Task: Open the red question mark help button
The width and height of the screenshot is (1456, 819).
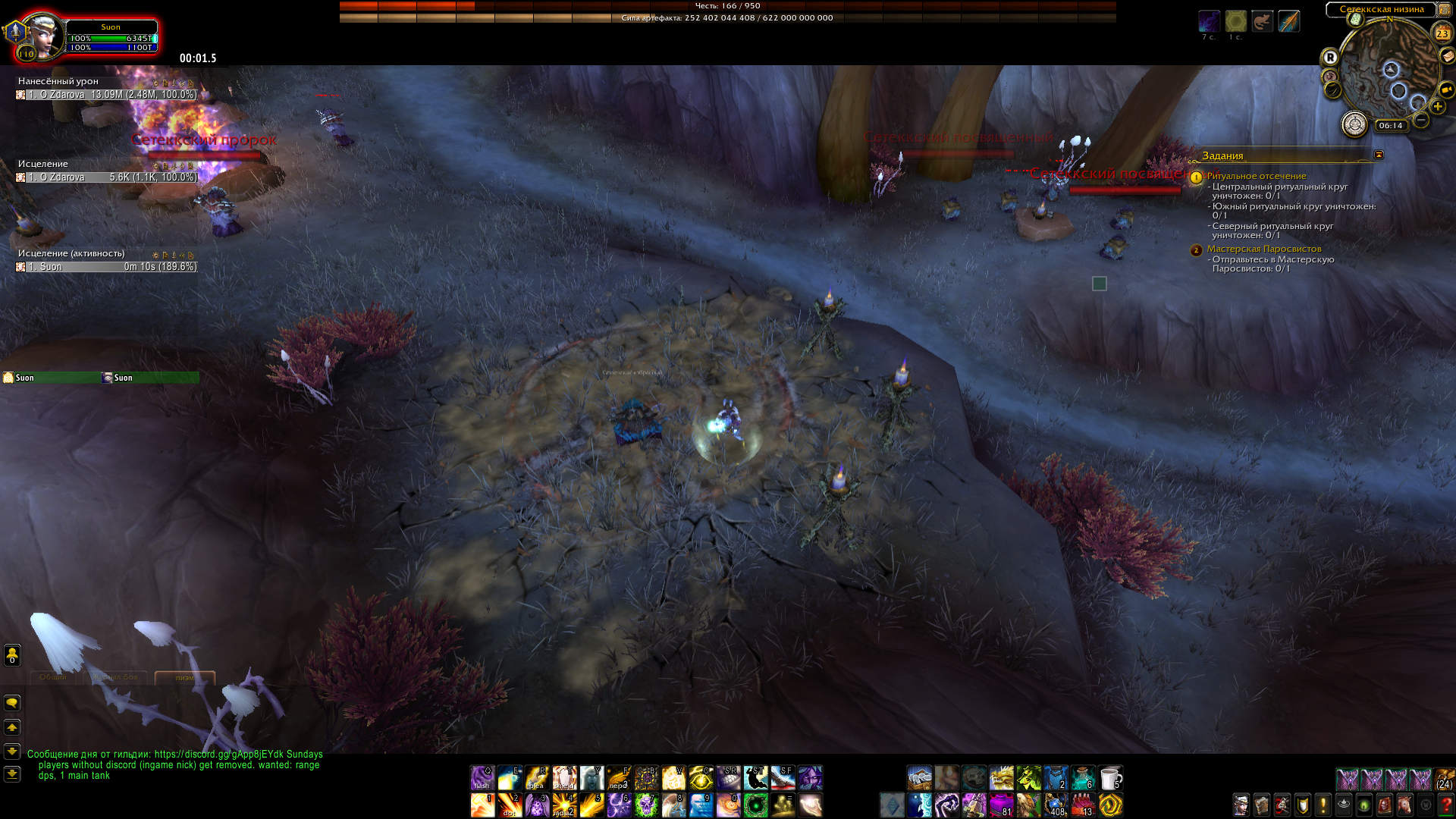Action: pos(1445,805)
